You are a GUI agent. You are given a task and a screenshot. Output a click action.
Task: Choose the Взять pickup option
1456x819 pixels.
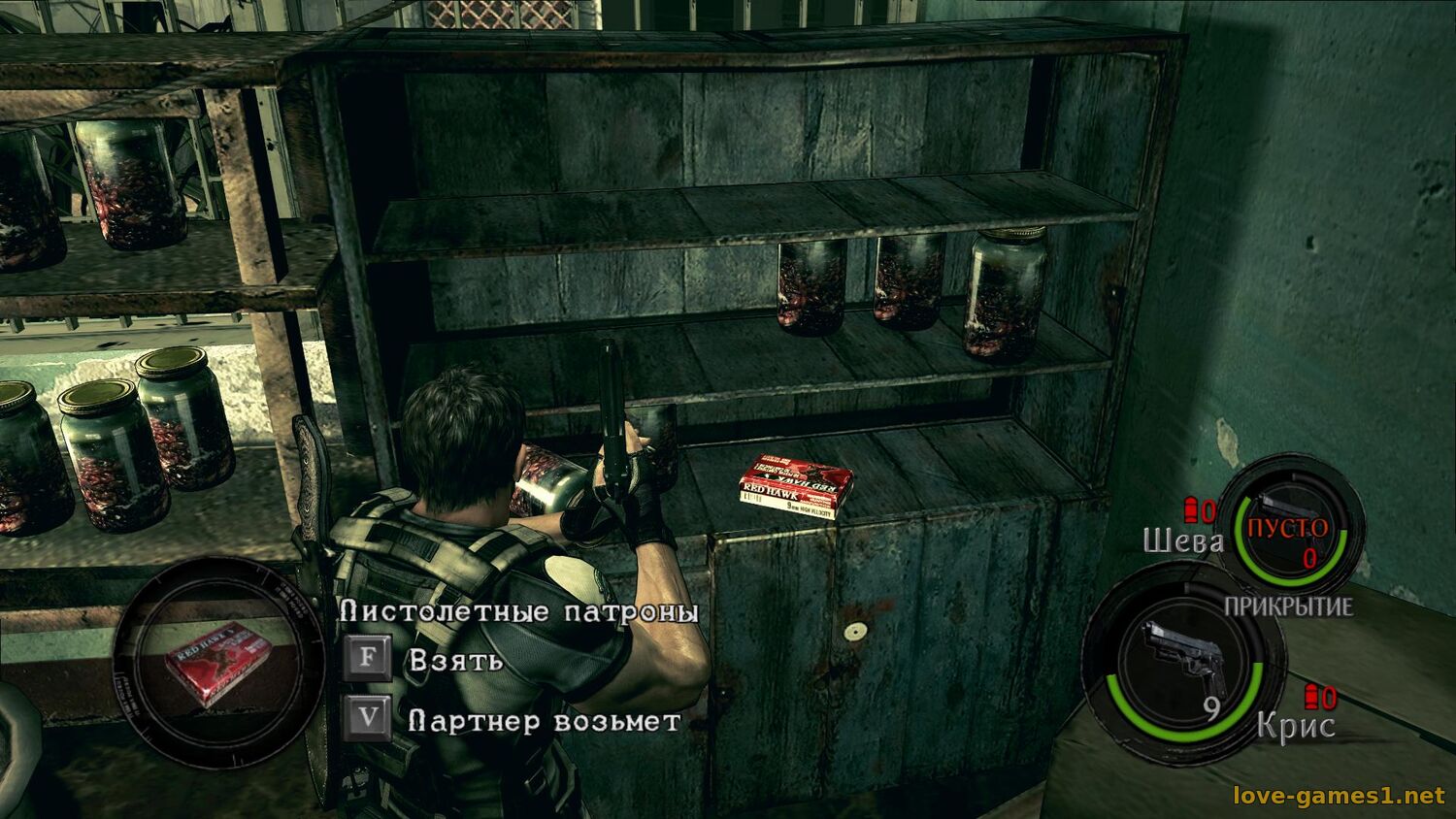454,661
